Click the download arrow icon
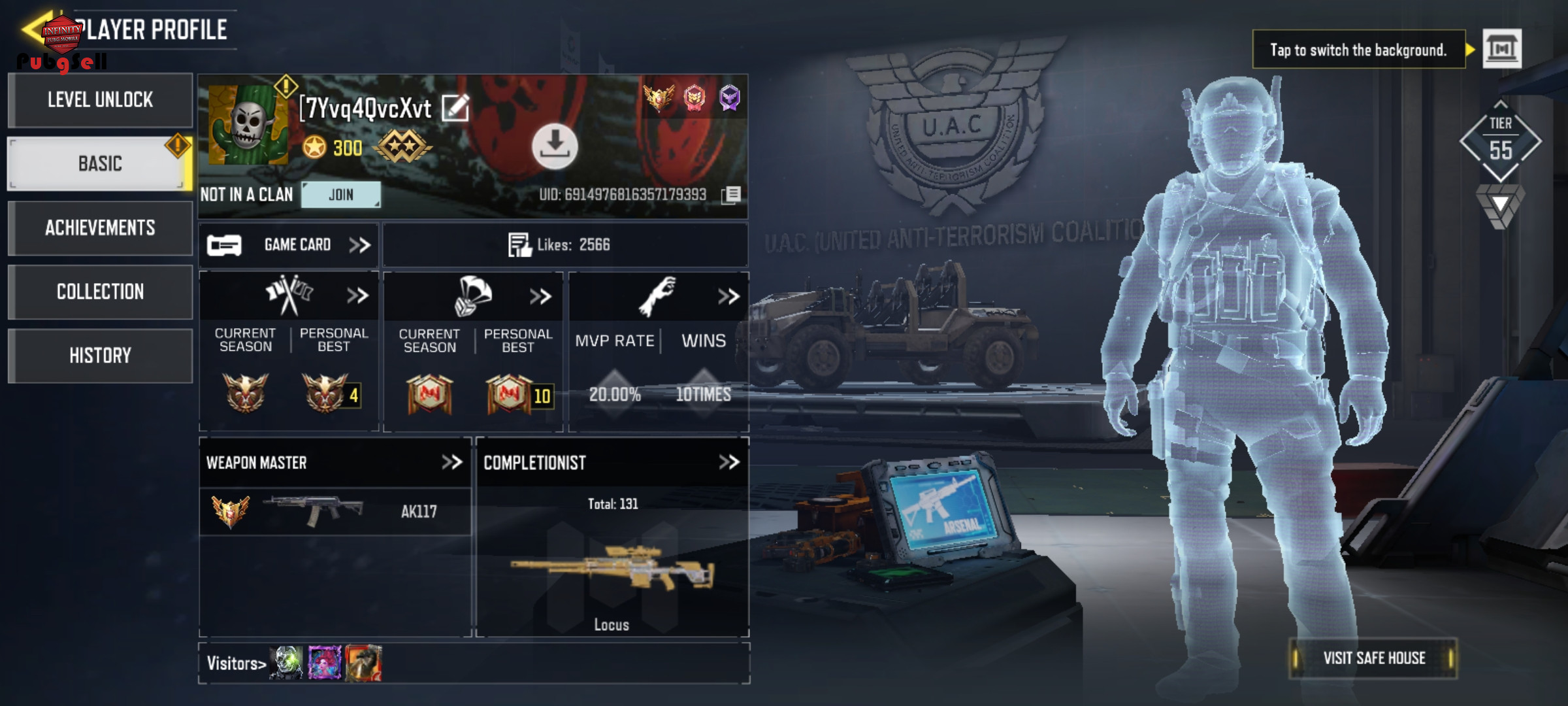 pos(555,146)
